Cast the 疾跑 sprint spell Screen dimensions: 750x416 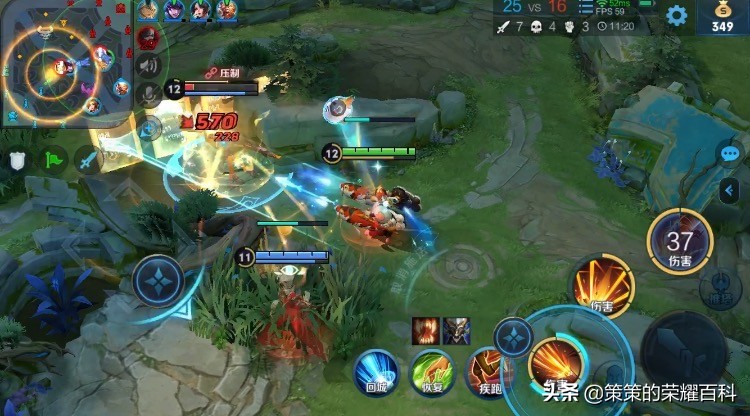pyautogui.click(x=487, y=372)
